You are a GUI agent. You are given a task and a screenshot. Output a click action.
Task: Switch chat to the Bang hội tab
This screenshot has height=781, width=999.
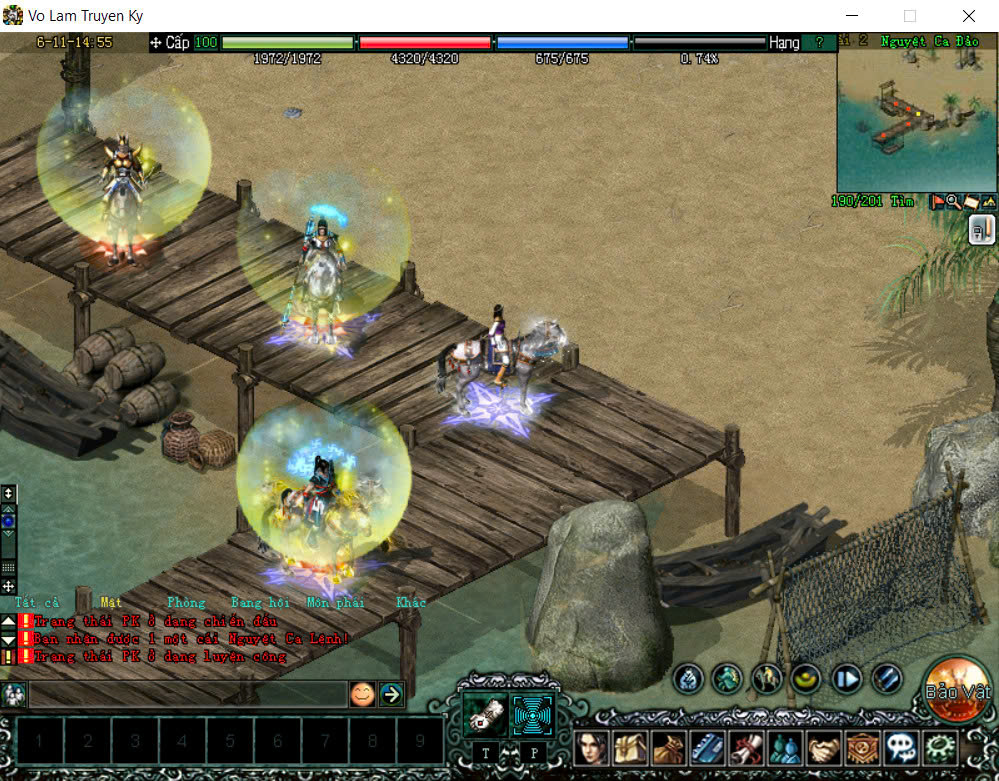pos(260,603)
